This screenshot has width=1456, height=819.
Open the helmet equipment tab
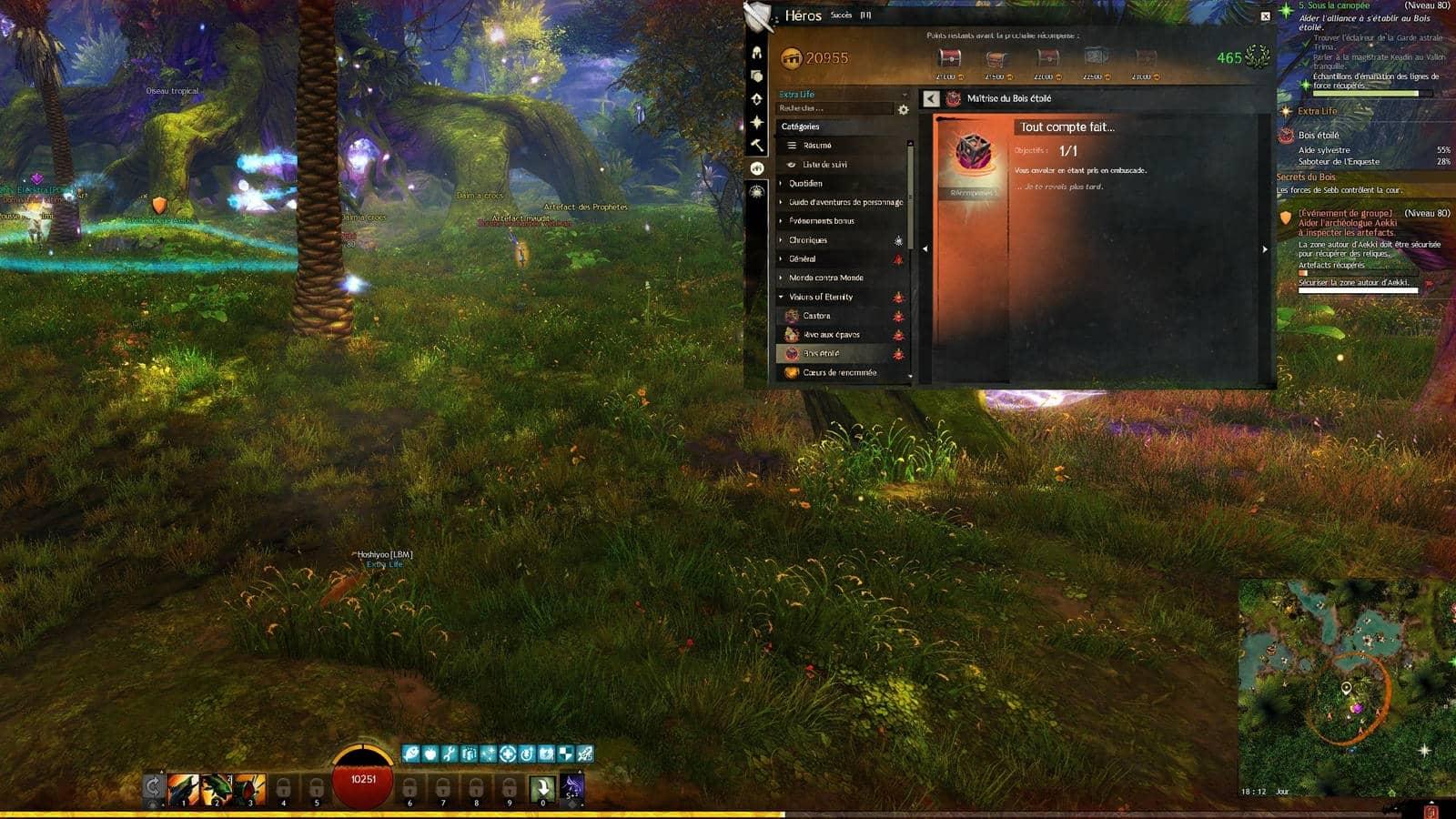pyautogui.click(x=756, y=53)
